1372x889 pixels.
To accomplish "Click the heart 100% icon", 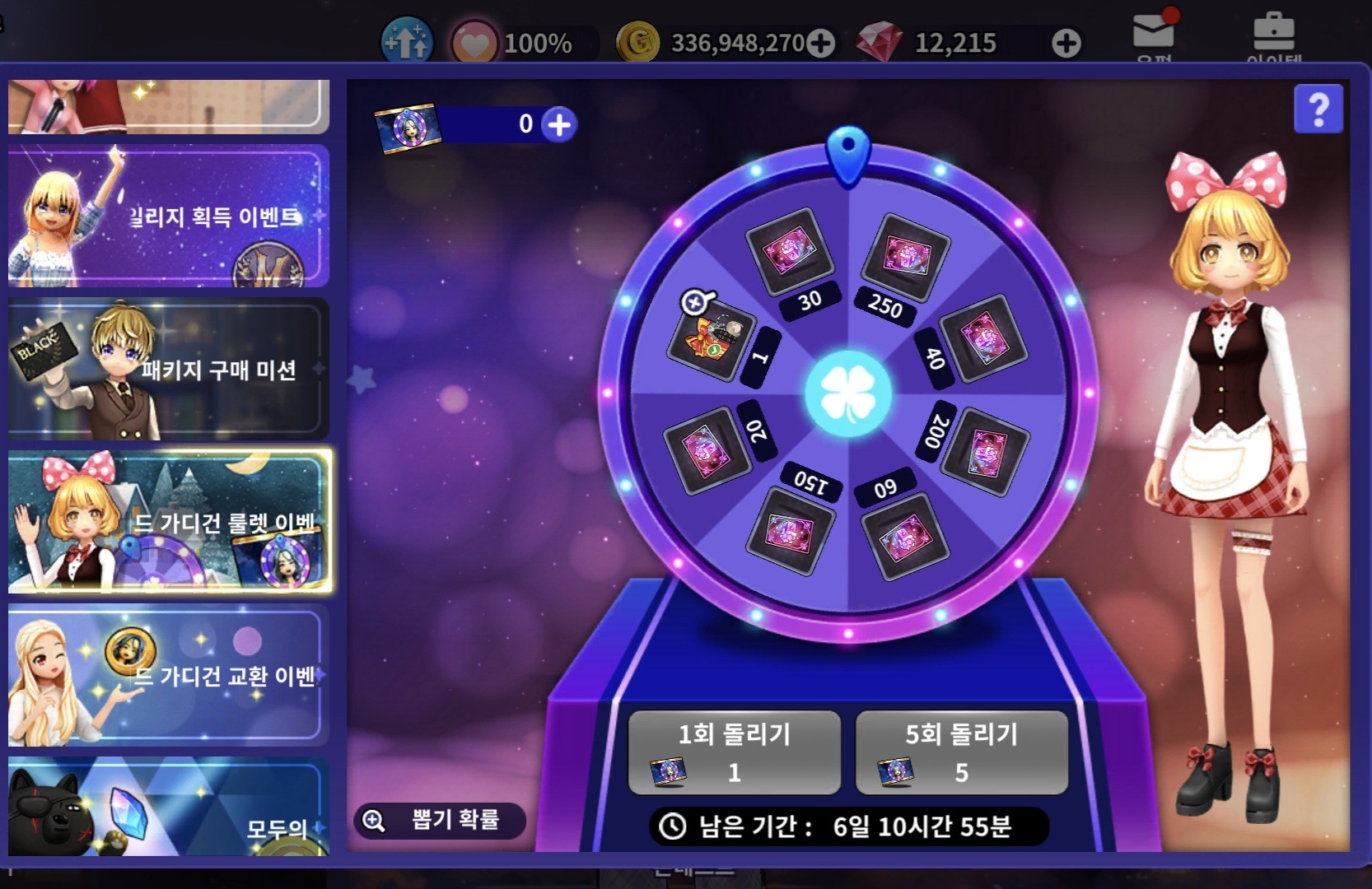I will point(475,43).
